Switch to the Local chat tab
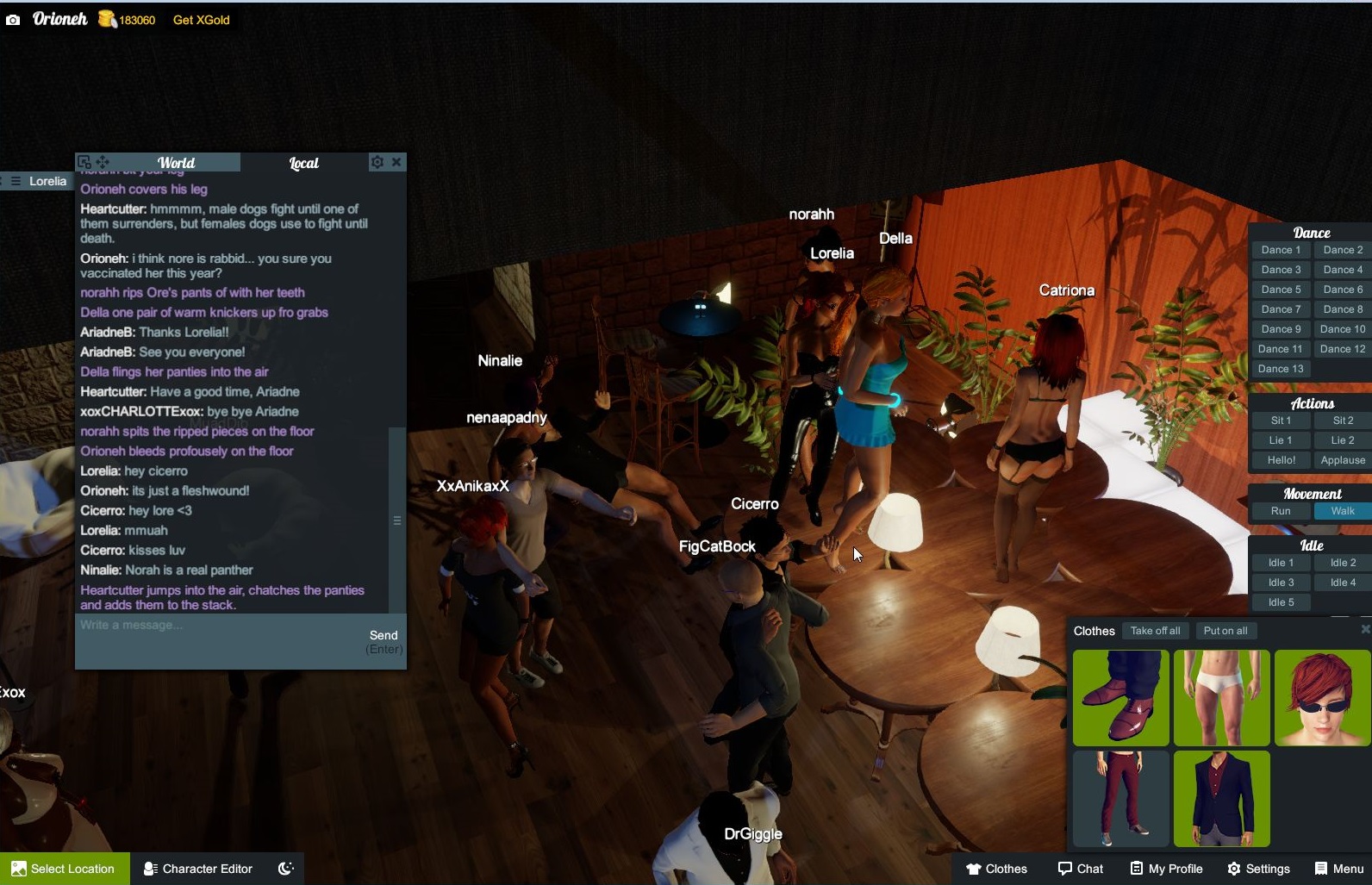Screen dimensions: 1372x885 (303, 162)
